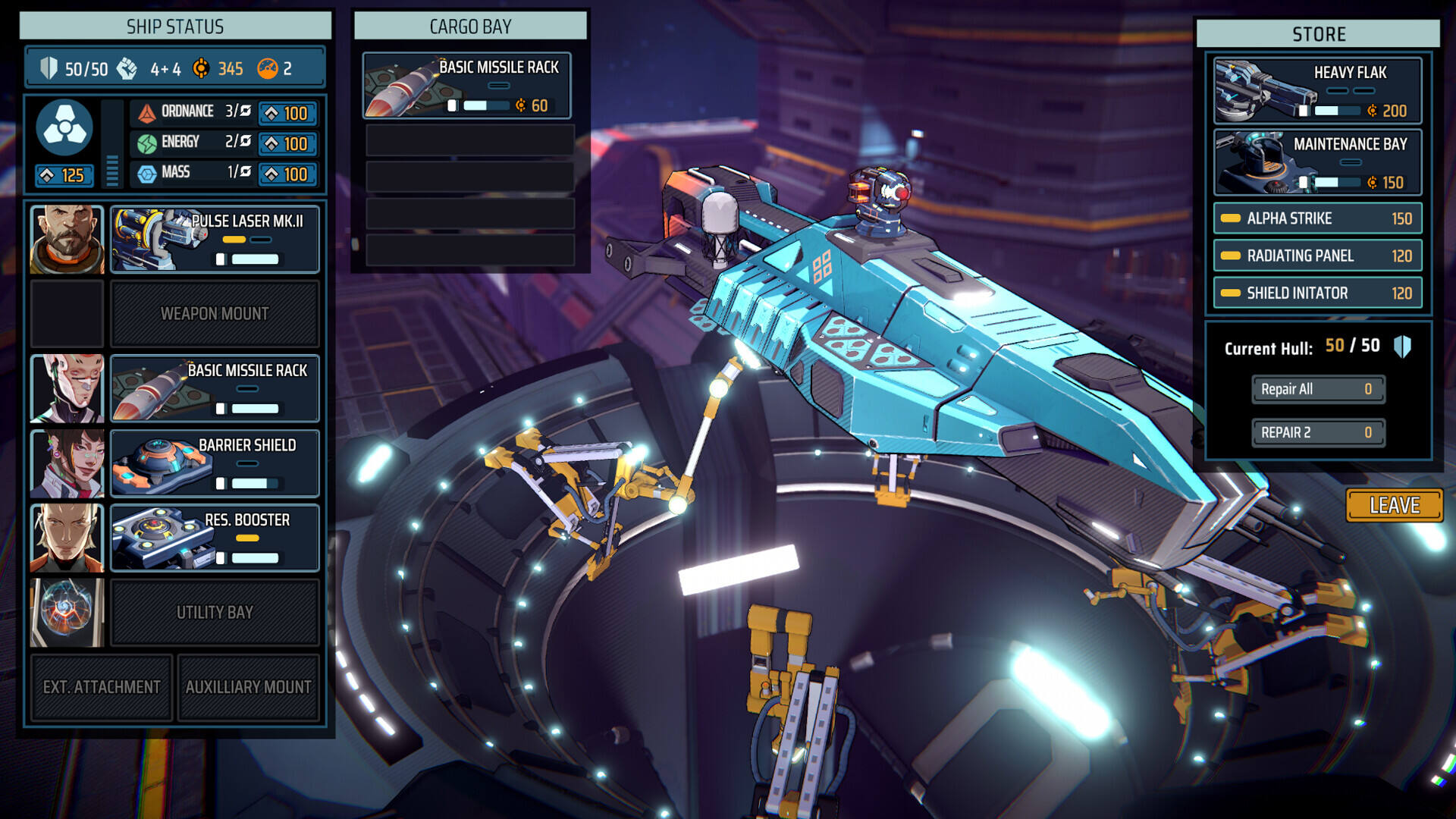Screen dimensions: 1456x819
Task: Select the Res. Booster module
Action: coord(215,538)
